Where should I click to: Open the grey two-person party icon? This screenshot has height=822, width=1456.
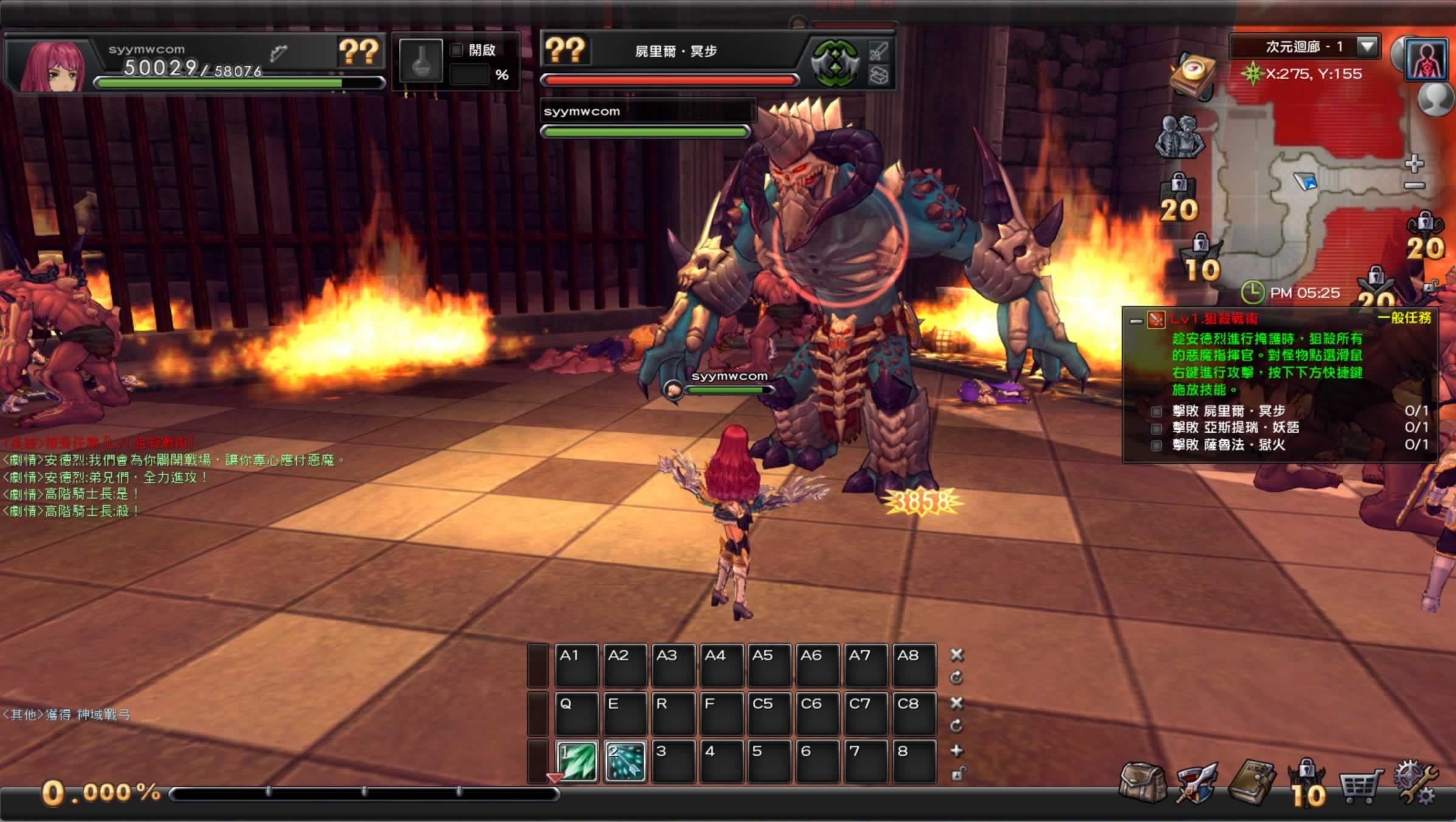(1179, 136)
